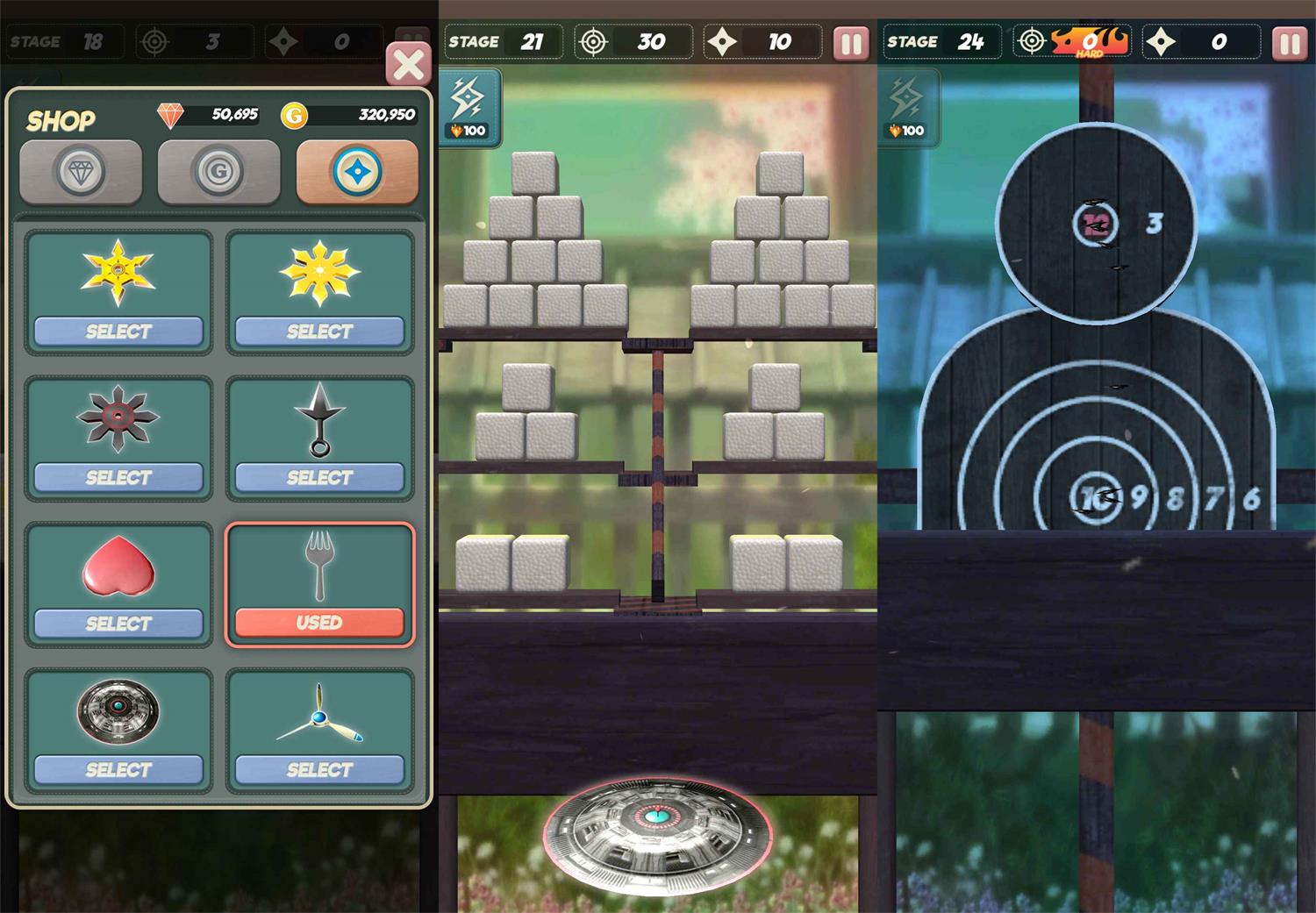The width and height of the screenshot is (1316, 913).
Task: Close the shop panel
Action: tap(408, 65)
